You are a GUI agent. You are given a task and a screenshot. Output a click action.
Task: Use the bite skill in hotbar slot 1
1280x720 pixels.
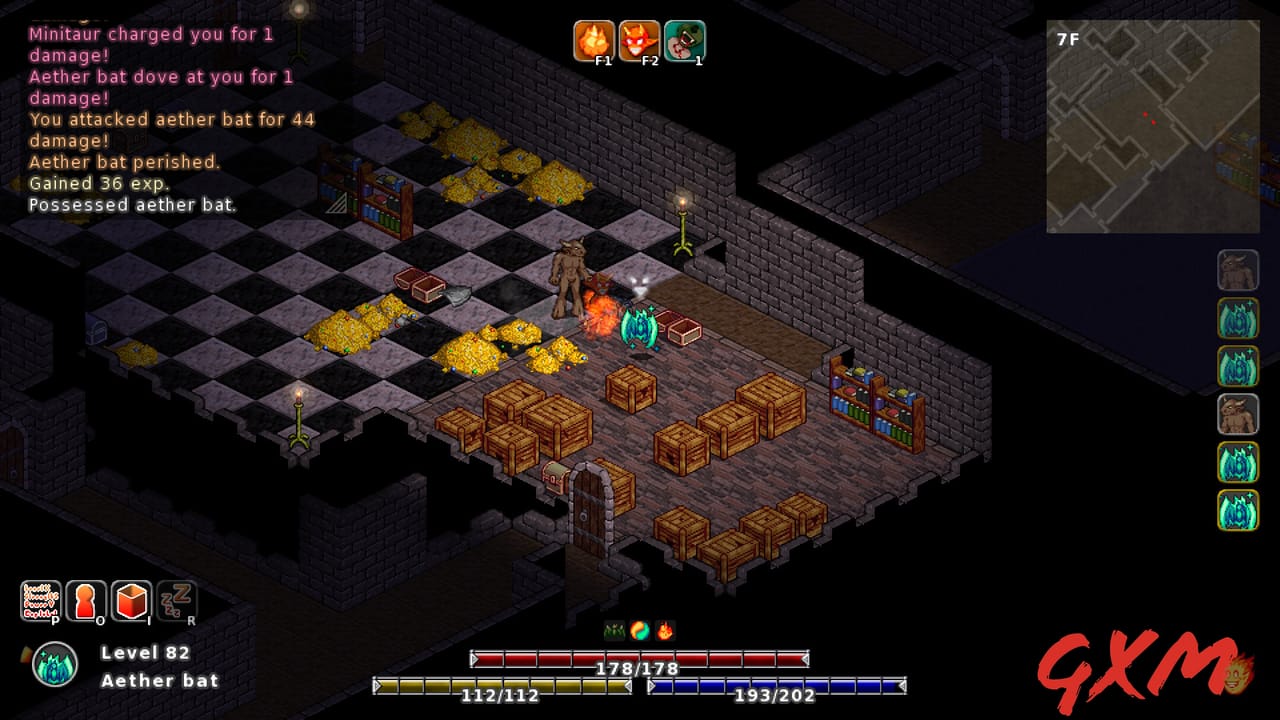click(x=684, y=40)
